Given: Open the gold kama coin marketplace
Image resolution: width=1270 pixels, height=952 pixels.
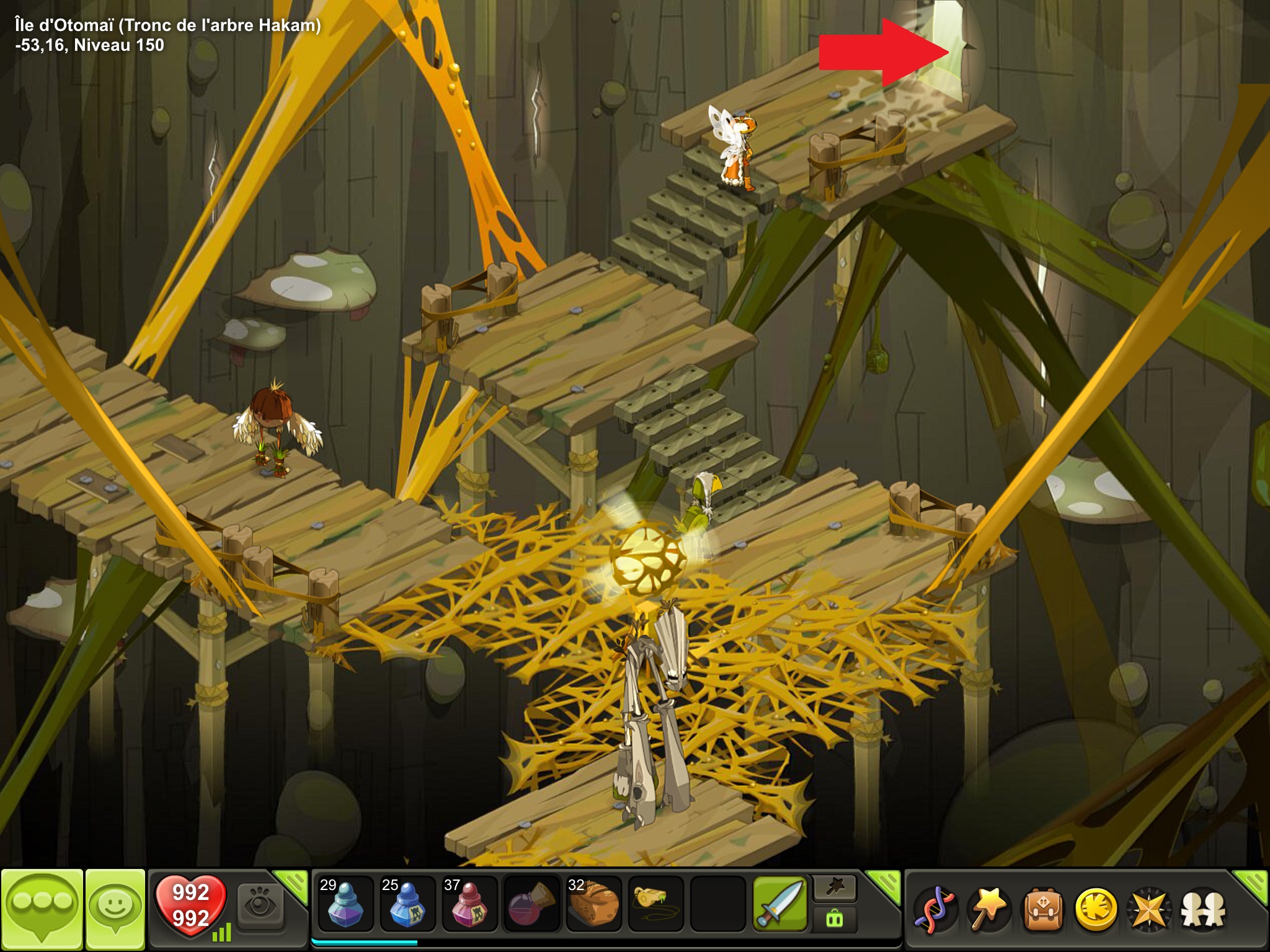Looking at the screenshot, I should point(1096,909).
